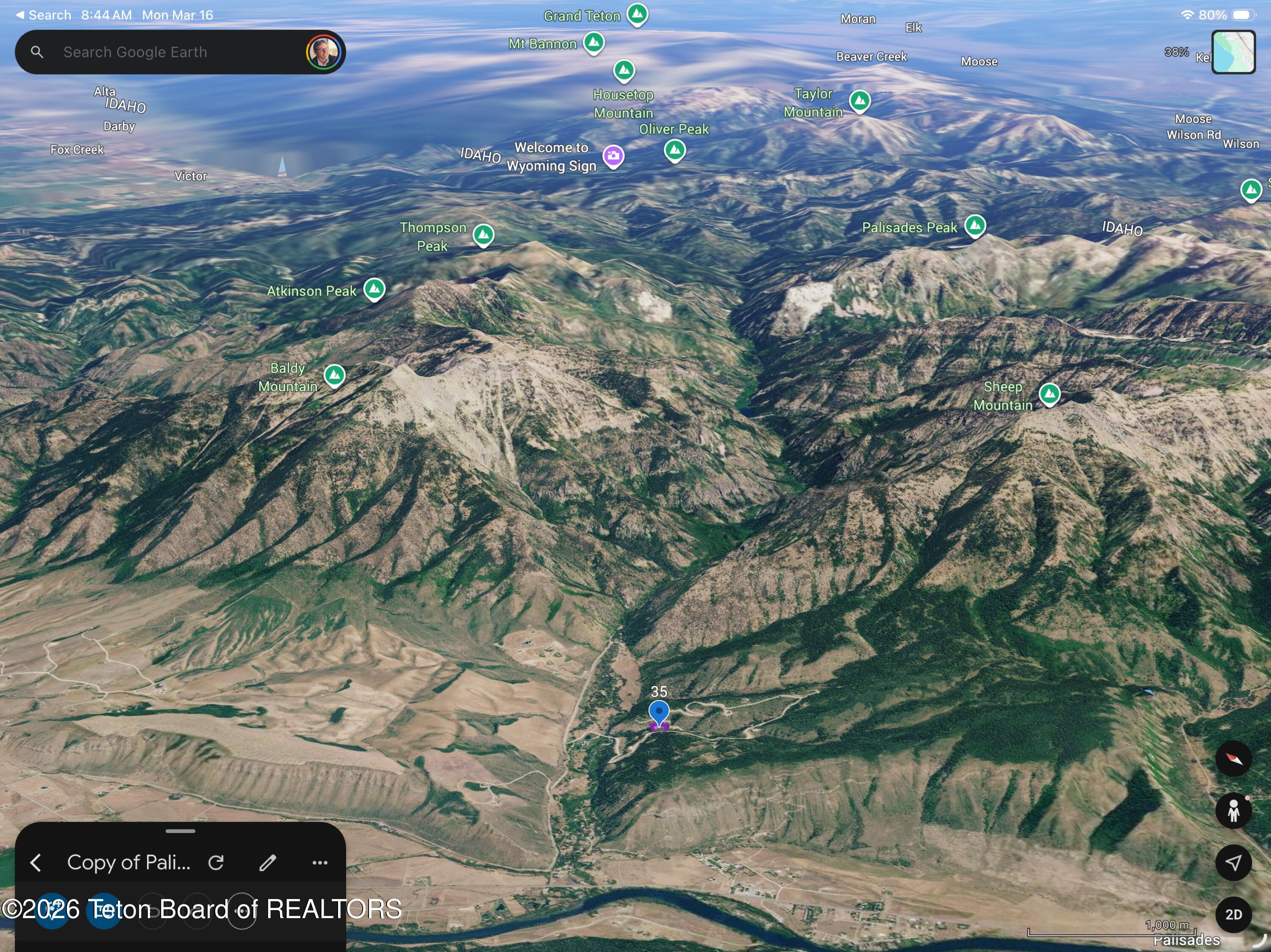
Task: Select the Grand Teton peak marker
Action: (x=637, y=16)
